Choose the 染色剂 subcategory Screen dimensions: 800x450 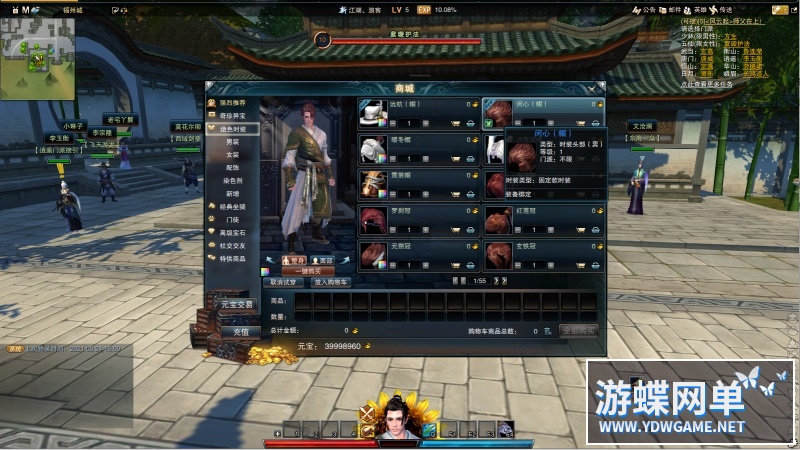(x=233, y=180)
